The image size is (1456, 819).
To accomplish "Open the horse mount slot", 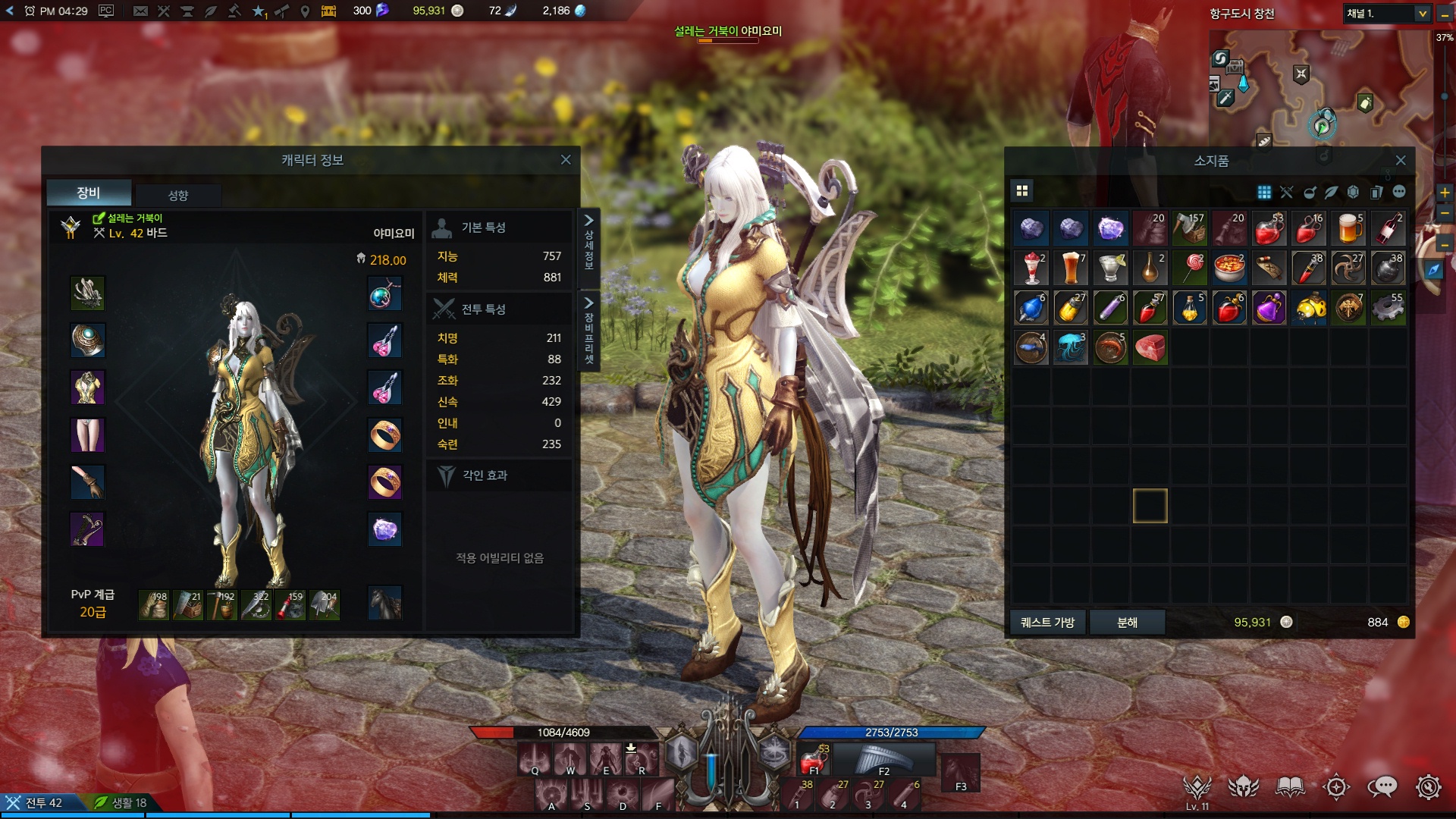I will (x=384, y=603).
